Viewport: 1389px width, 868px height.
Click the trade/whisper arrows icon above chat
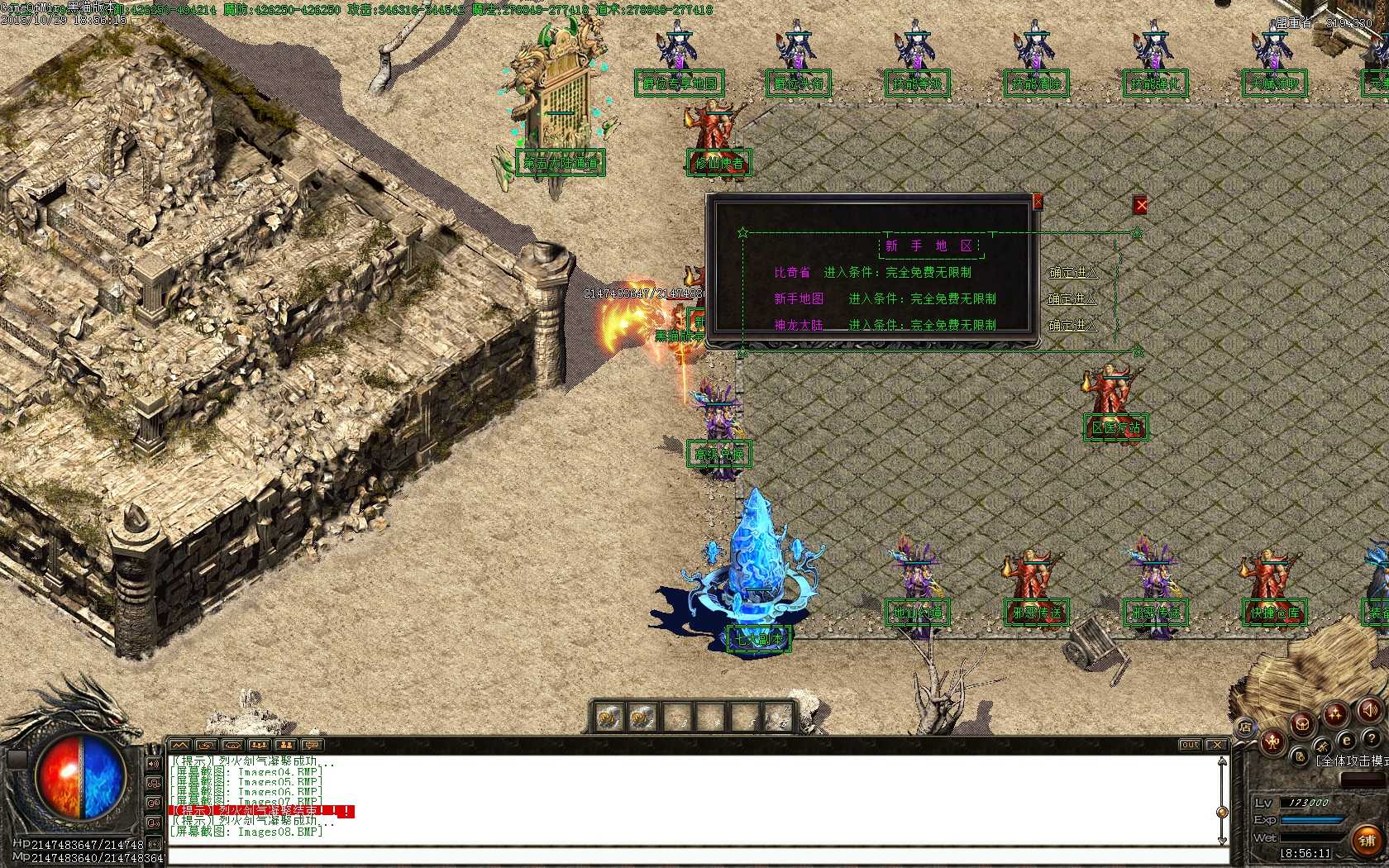coord(207,745)
